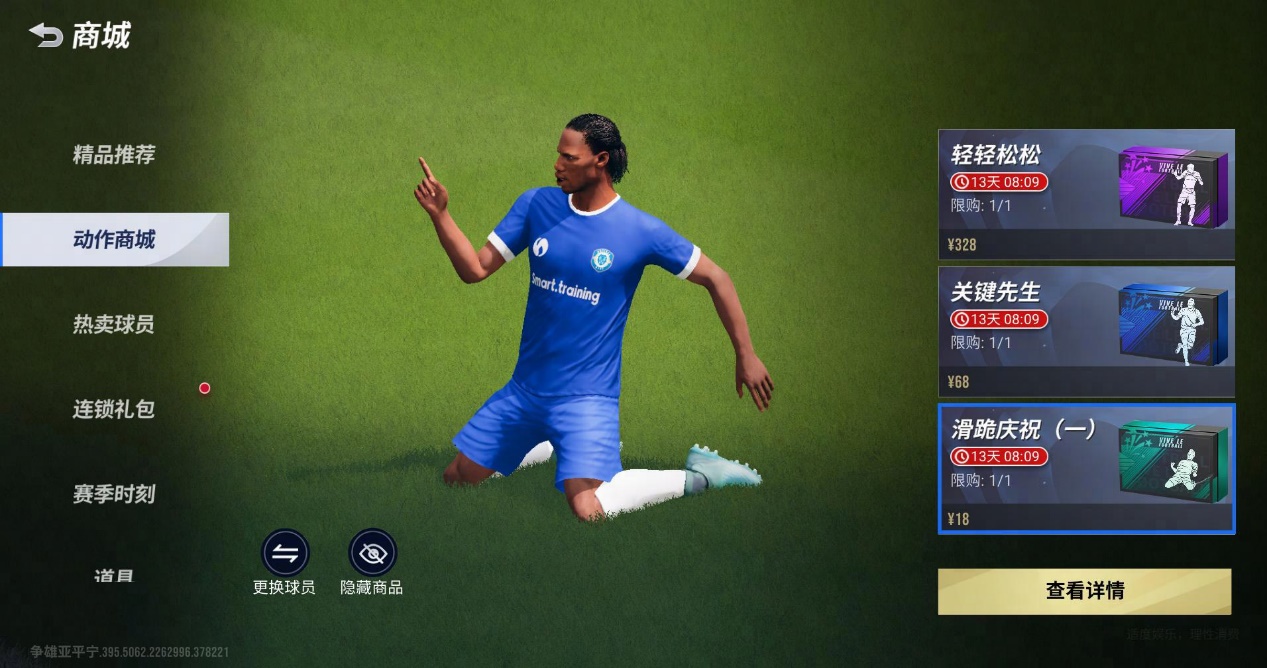1267x668 pixels.
Task: Choose the 滑跪庆祝（一）pack for ¥18
Action: [1086, 468]
